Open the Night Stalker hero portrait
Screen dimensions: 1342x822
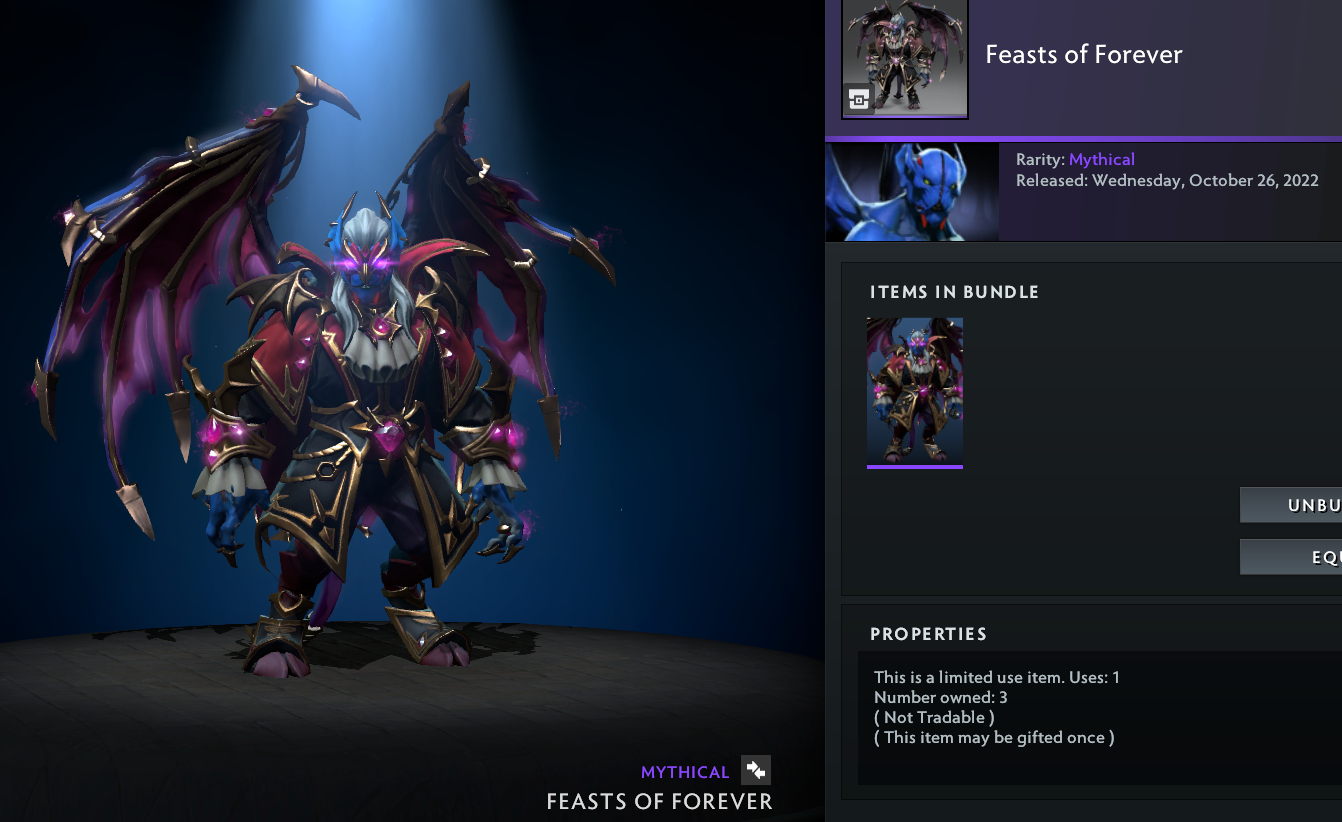[x=912, y=192]
